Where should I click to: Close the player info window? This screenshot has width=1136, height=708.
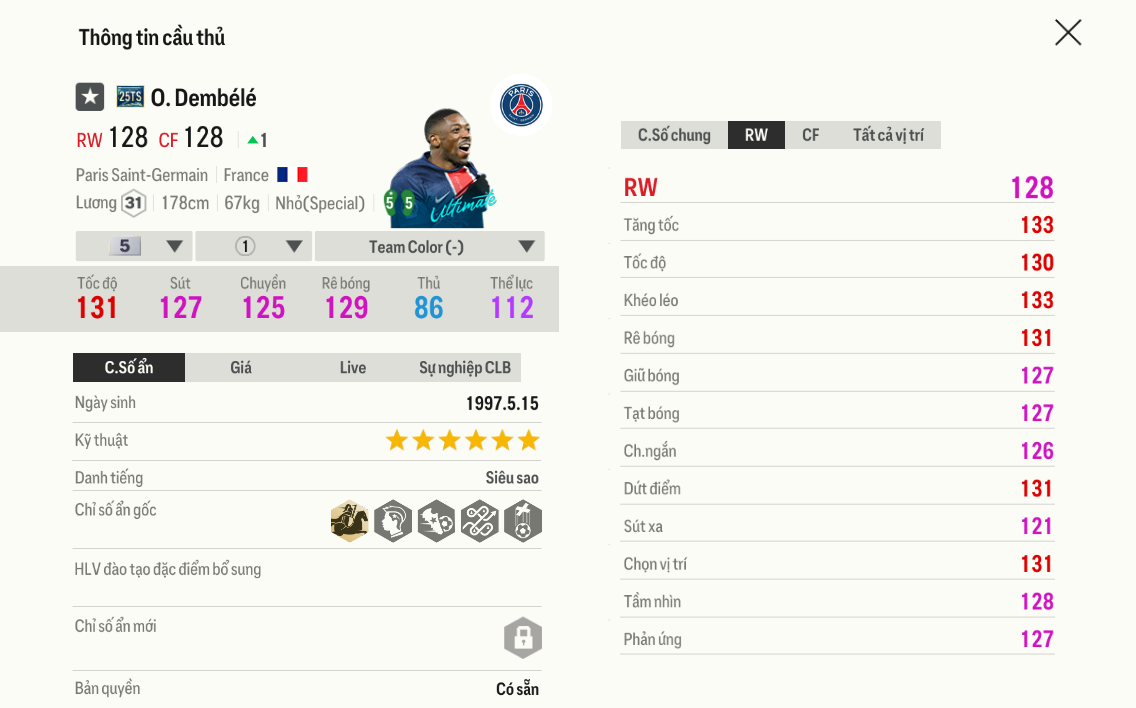(1068, 33)
